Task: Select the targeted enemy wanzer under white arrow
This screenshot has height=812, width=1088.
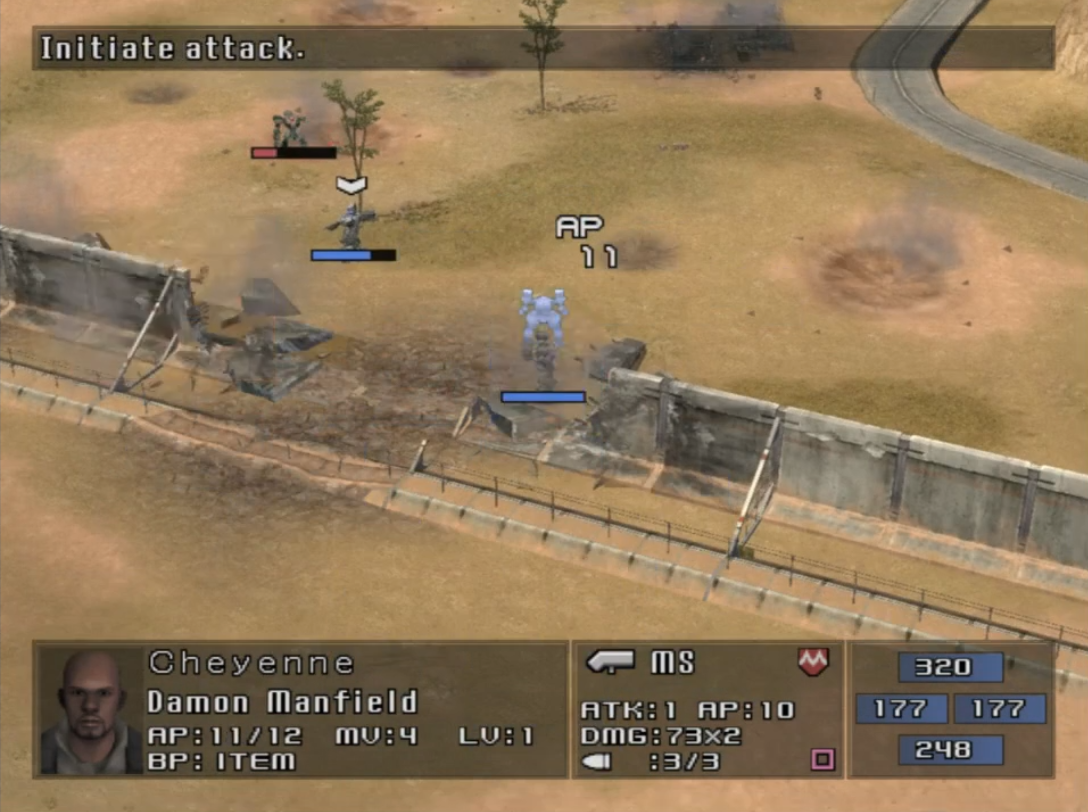Action: [x=351, y=225]
